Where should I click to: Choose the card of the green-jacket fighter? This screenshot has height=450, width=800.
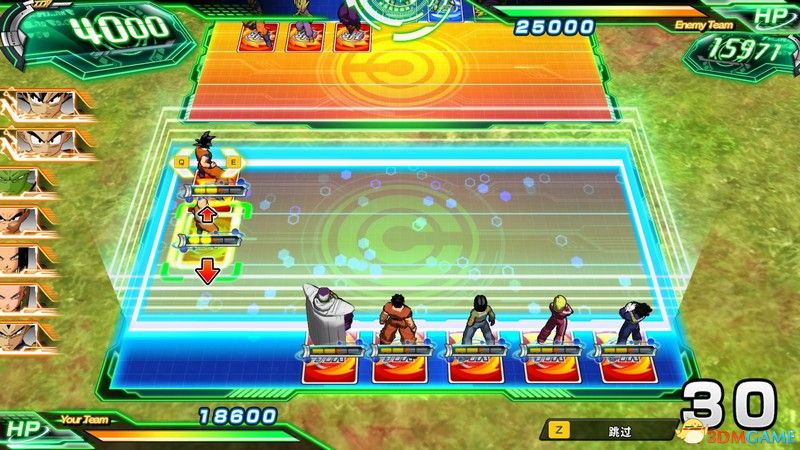[477, 366]
